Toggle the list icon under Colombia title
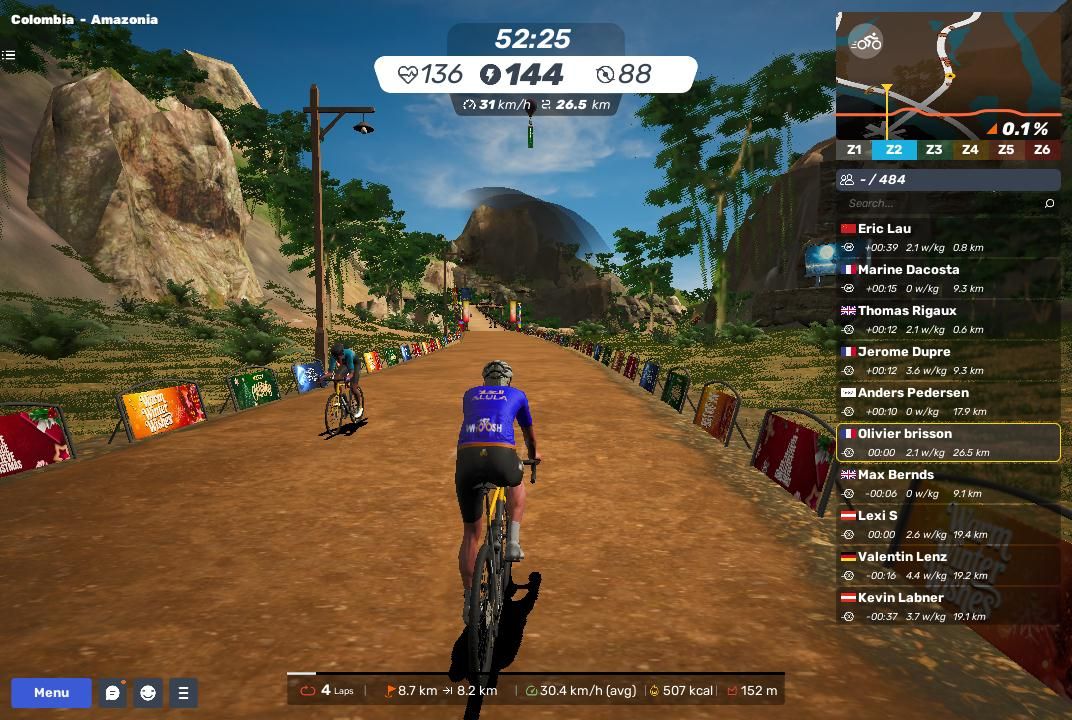Image resolution: width=1072 pixels, height=720 pixels. coord(8,55)
